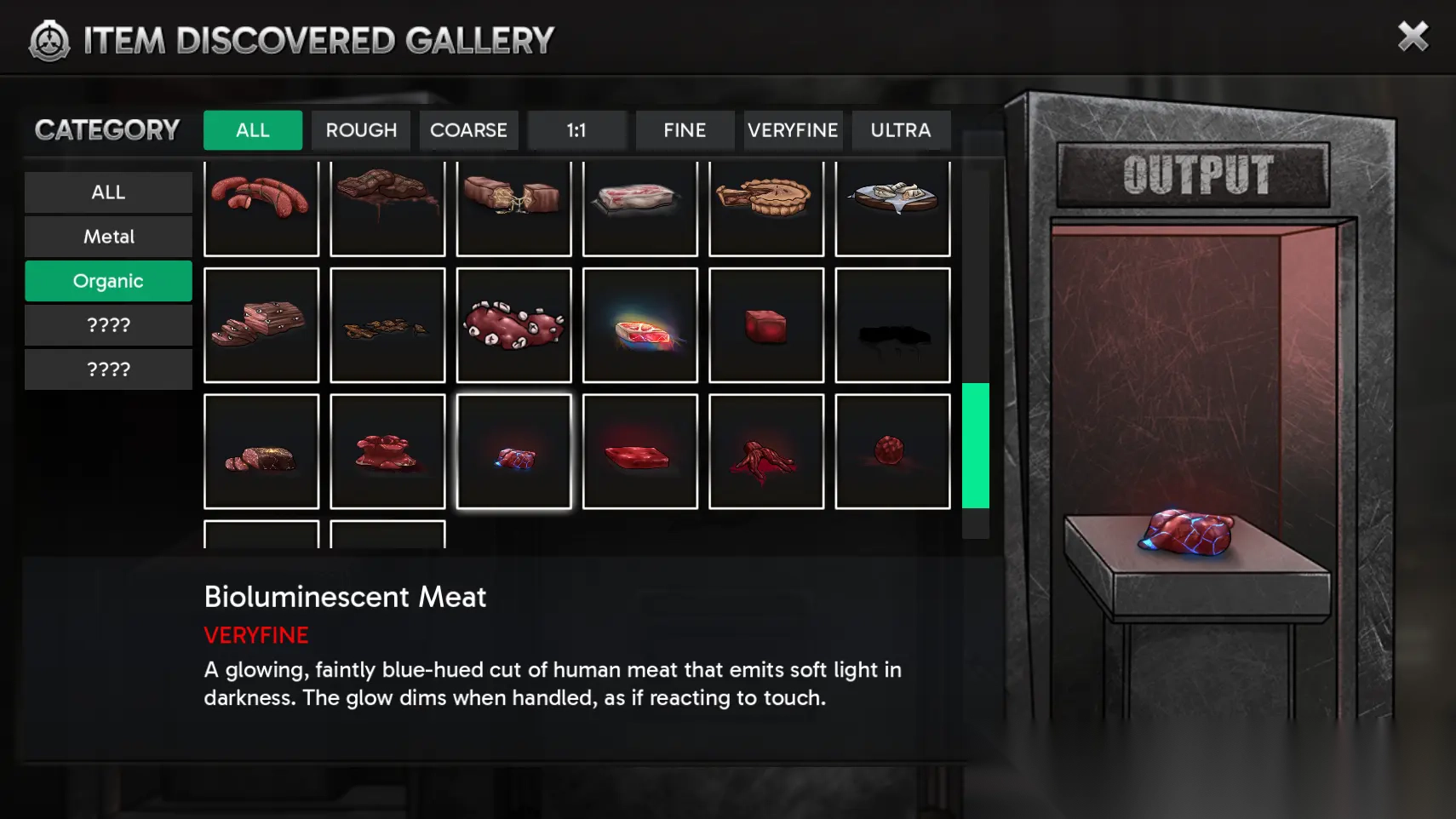Open the VERYFINE filter tab
Viewport: 1456px width, 819px height.
tap(793, 130)
